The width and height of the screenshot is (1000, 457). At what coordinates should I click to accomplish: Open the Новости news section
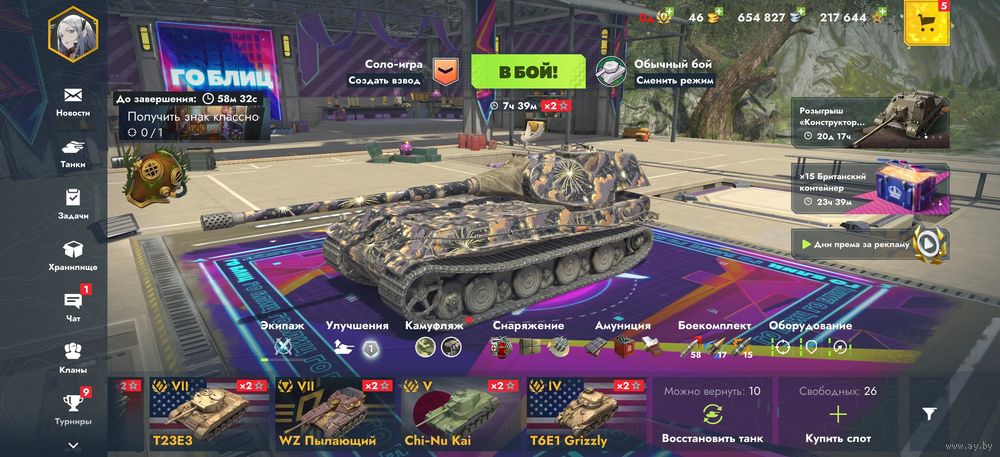pyautogui.click(x=72, y=101)
